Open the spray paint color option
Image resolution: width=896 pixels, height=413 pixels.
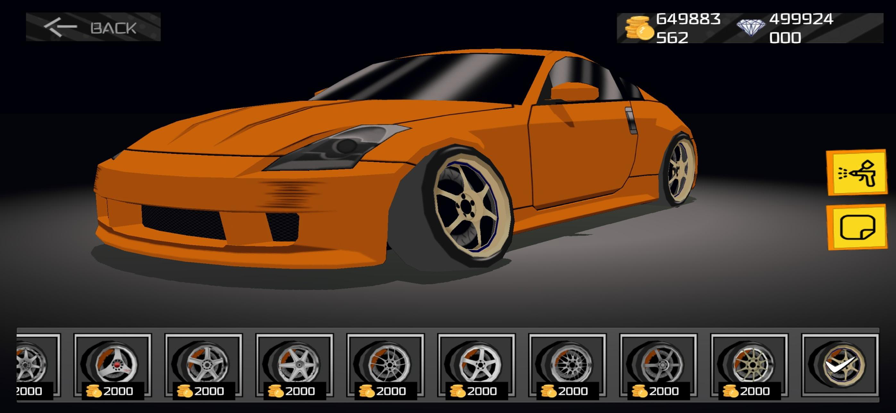[857, 173]
